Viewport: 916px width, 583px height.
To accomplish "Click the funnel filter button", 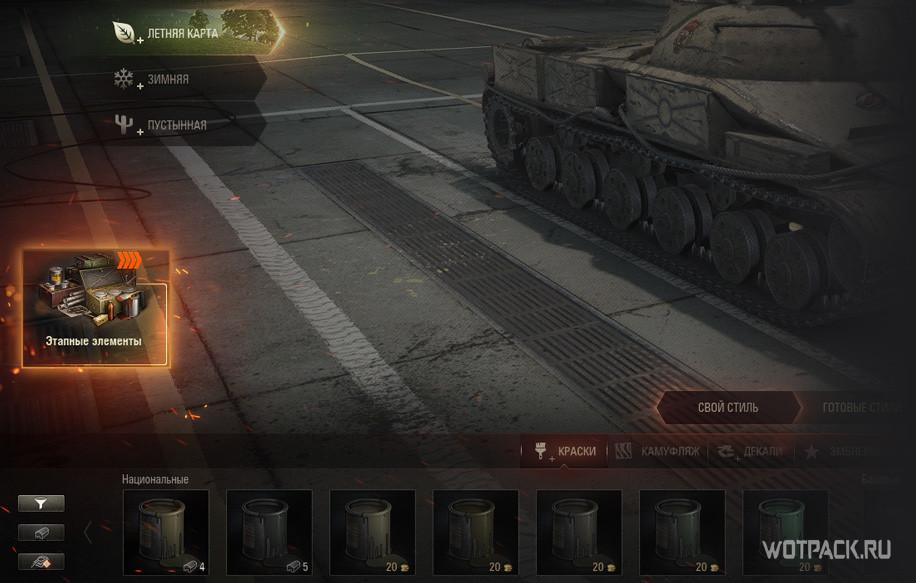I will (x=41, y=504).
